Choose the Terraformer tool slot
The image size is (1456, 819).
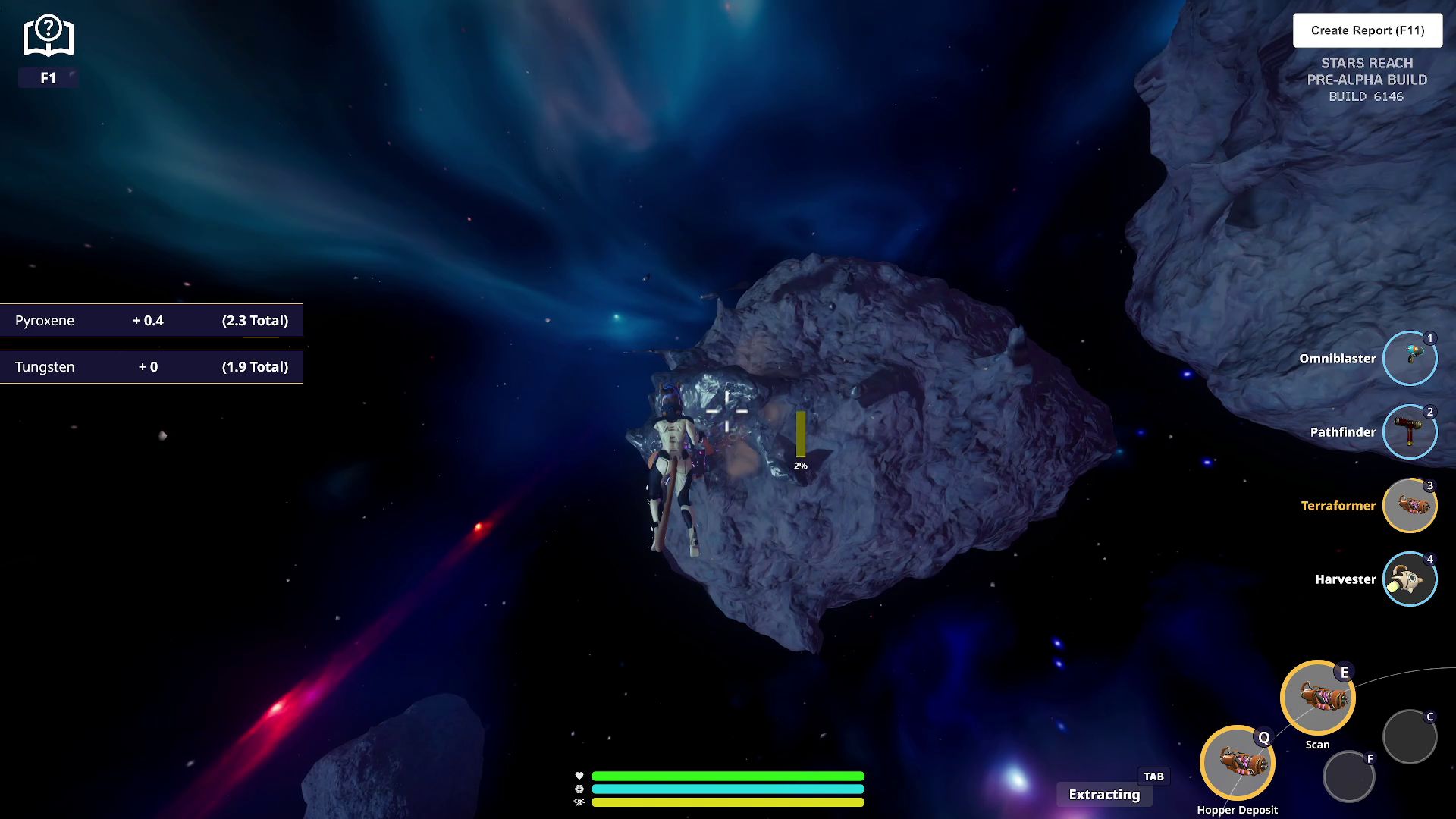tap(1409, 506)
